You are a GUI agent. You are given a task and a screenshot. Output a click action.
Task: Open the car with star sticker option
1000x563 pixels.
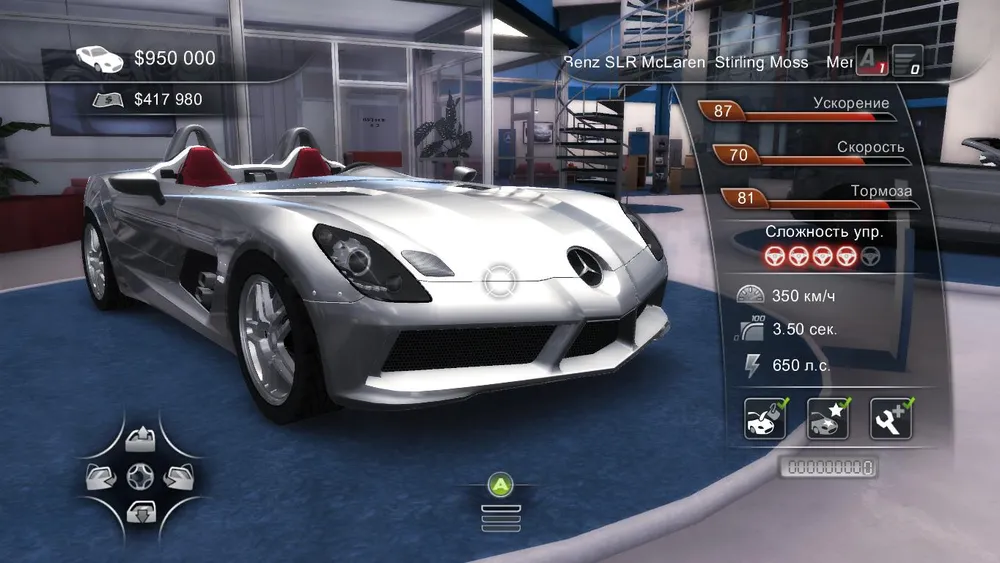coord(827,419)
